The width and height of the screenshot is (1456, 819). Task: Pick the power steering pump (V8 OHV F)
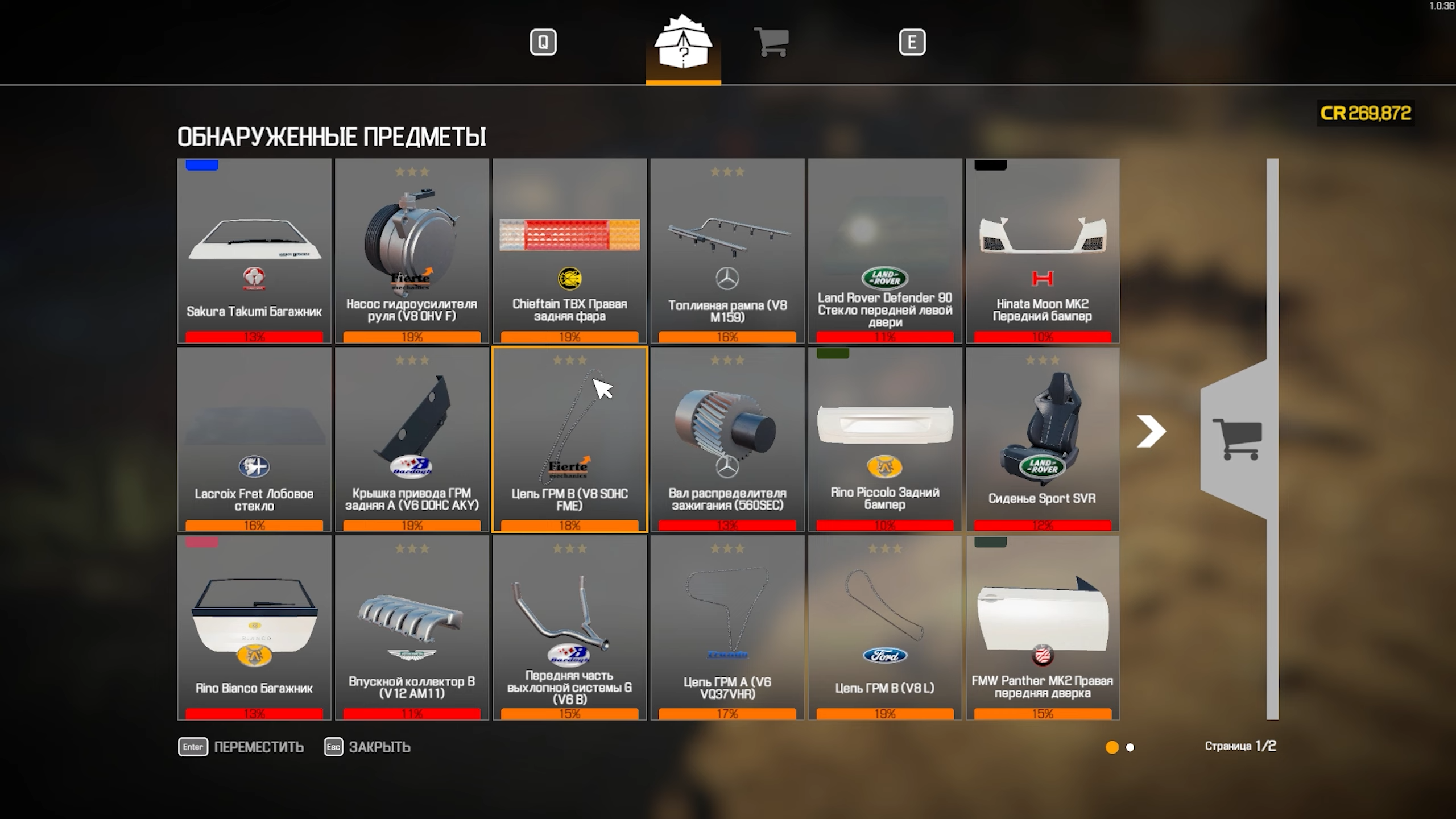pos(412,251)
